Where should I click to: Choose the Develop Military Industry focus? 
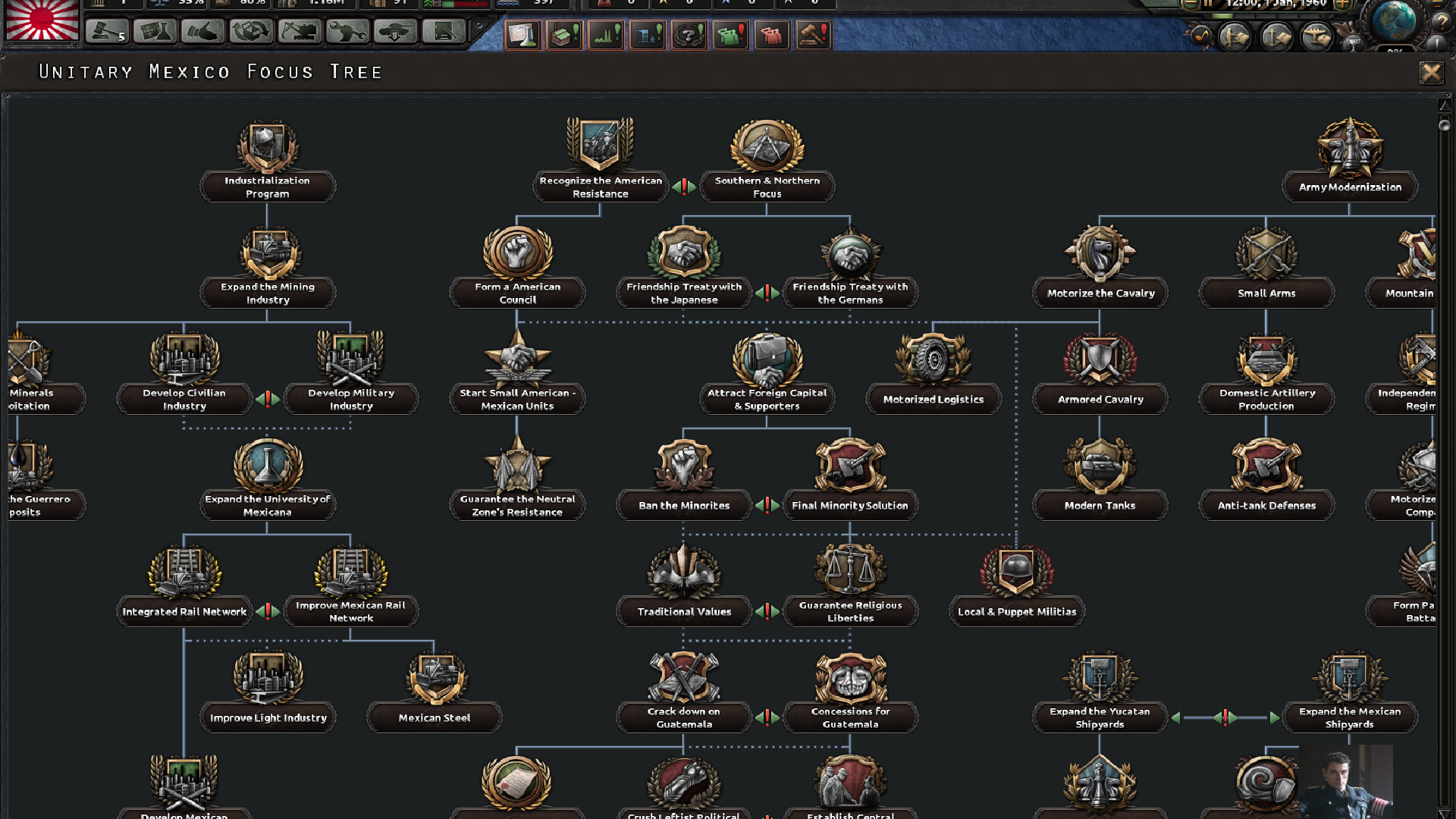point(351,373)
